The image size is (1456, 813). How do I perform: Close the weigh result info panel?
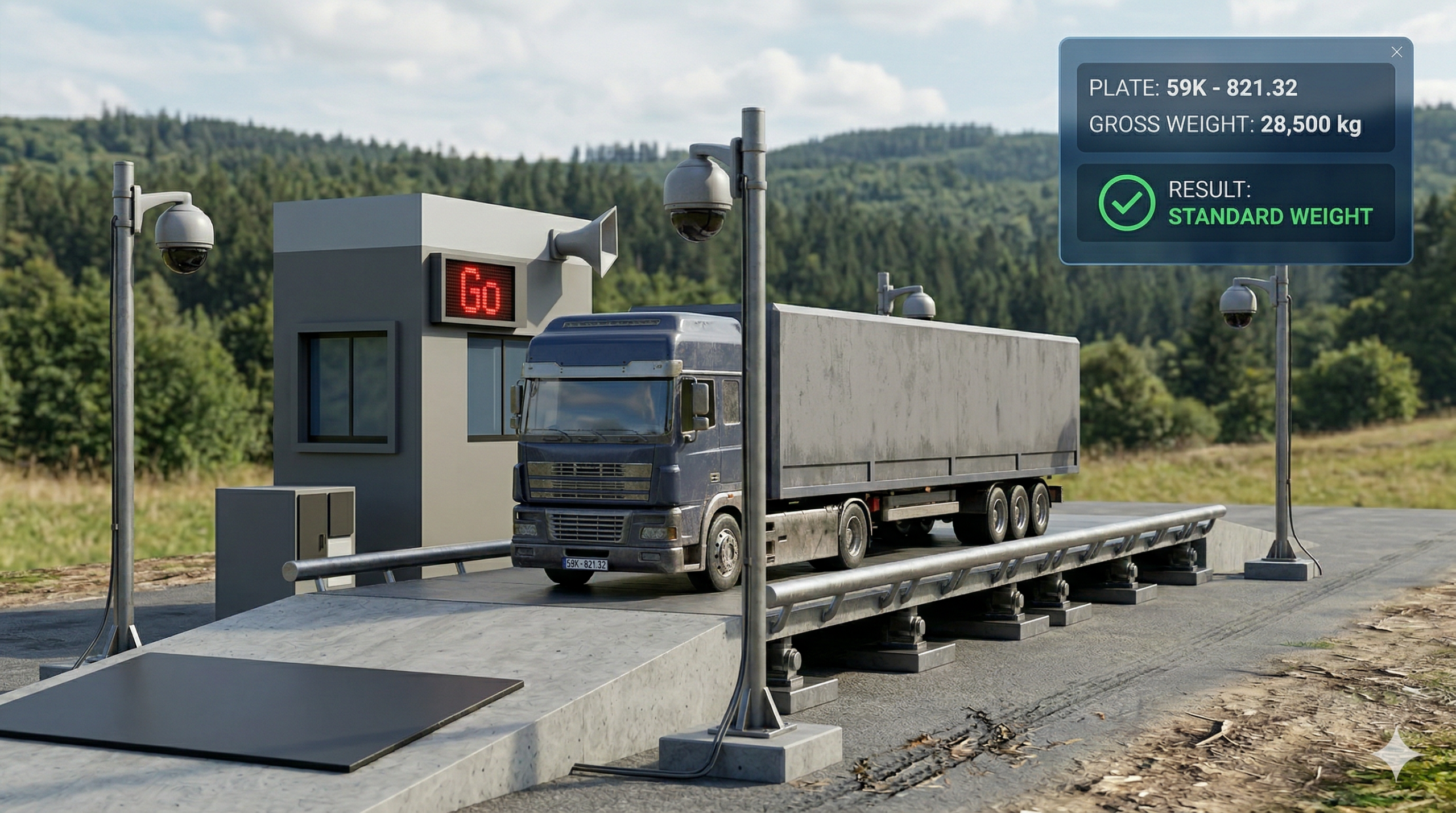coord(1396,52)
